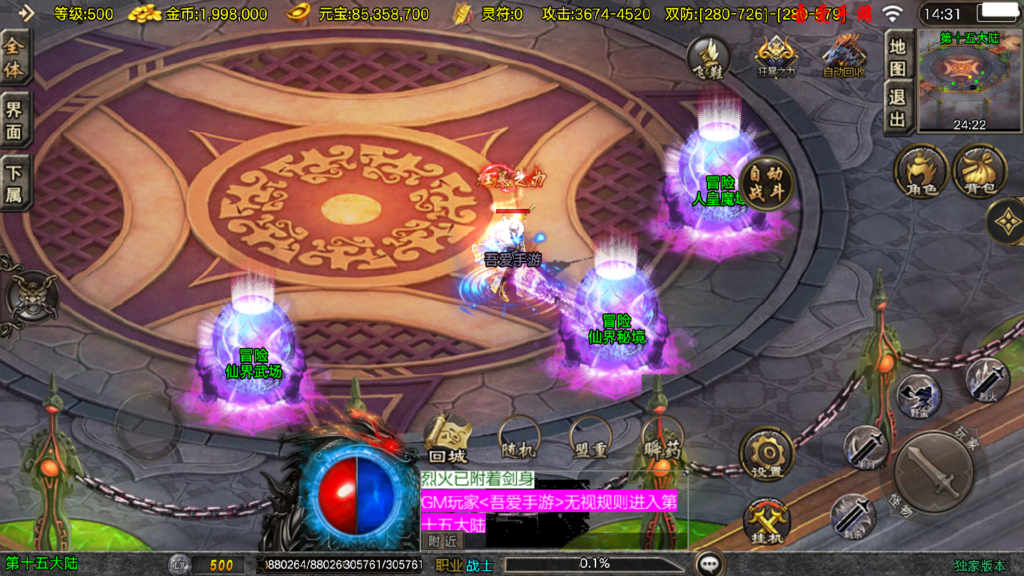Select the 全体 tab
The height and width of the screenshot is (576, 1024).
(15, 58)
